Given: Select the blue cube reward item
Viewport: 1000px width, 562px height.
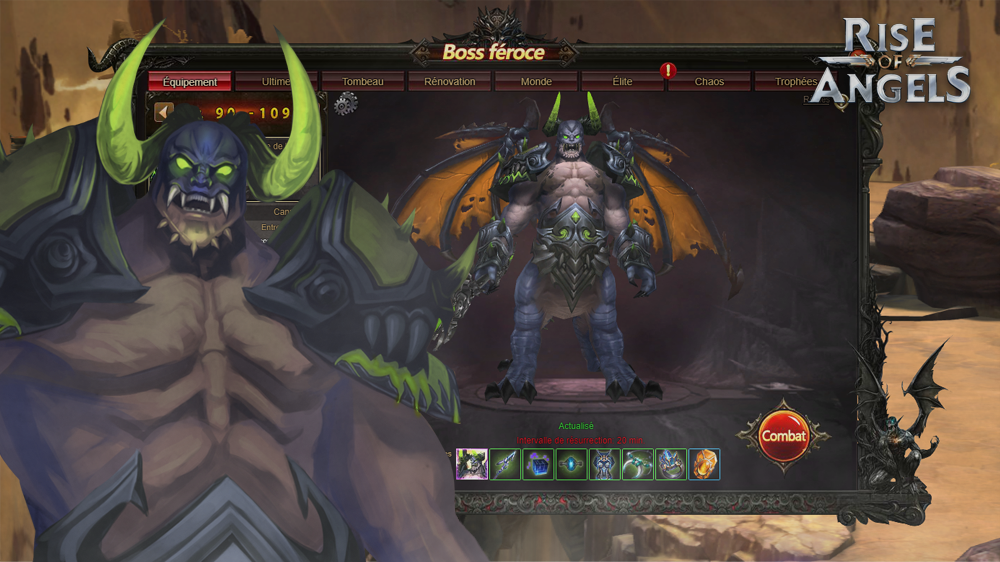Looking at the screenshot, I should (x=538, y=464).
